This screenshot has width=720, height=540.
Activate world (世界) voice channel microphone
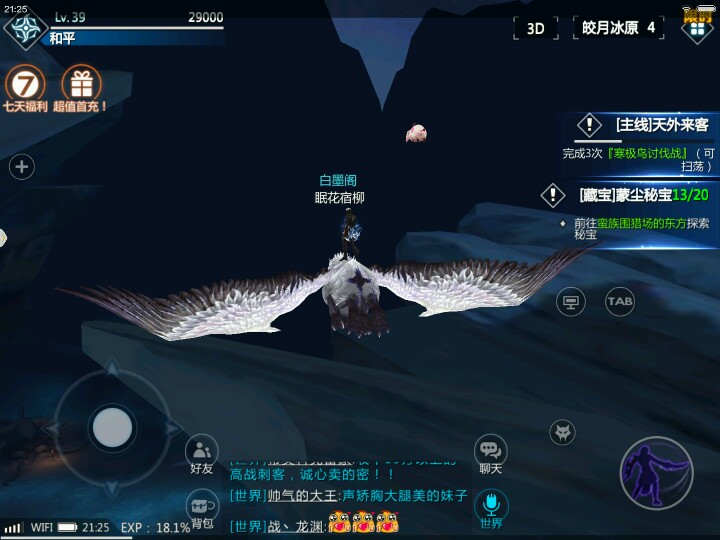click(x=490, y=508)
